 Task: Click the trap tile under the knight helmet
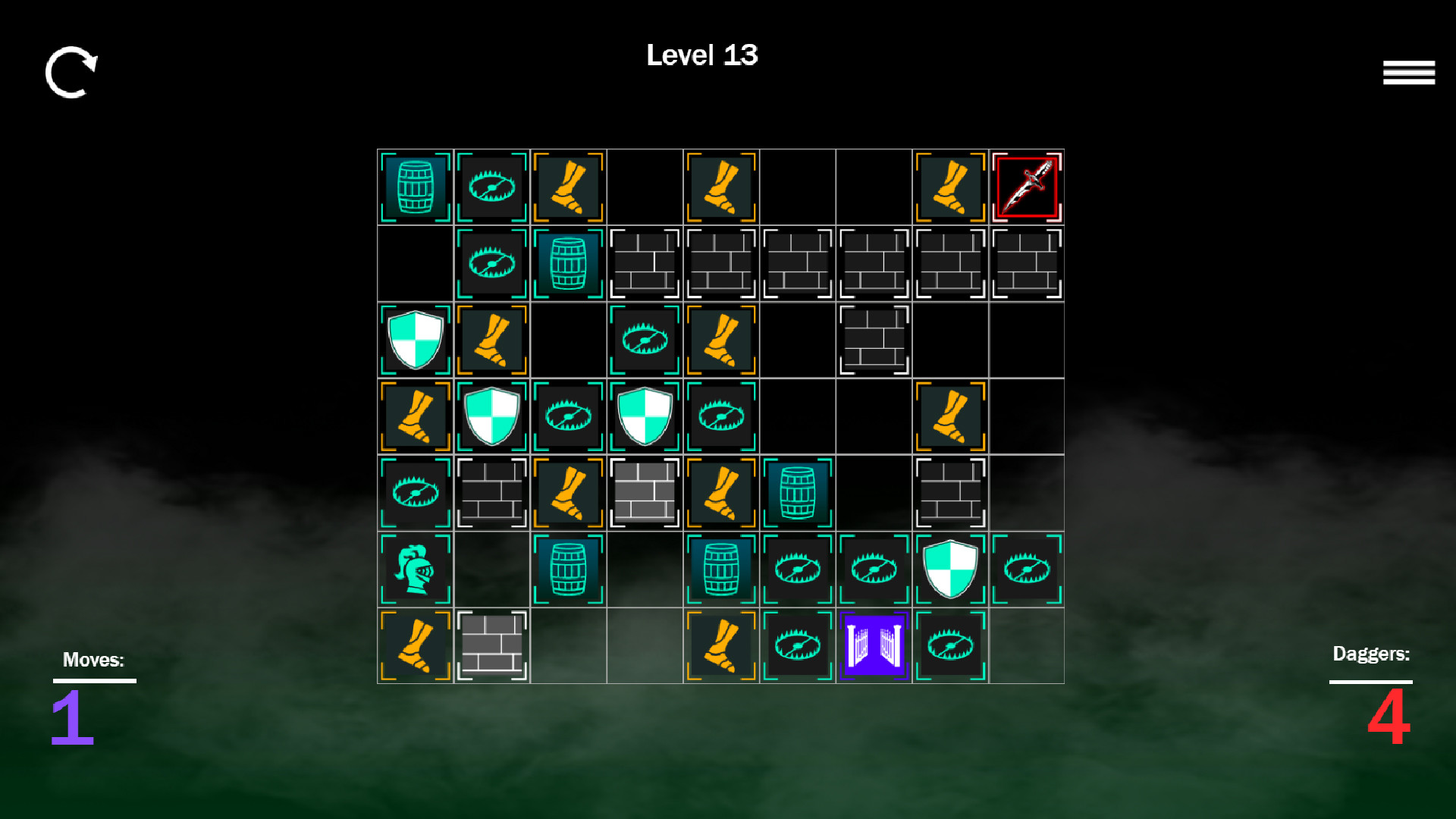point(416,492)
